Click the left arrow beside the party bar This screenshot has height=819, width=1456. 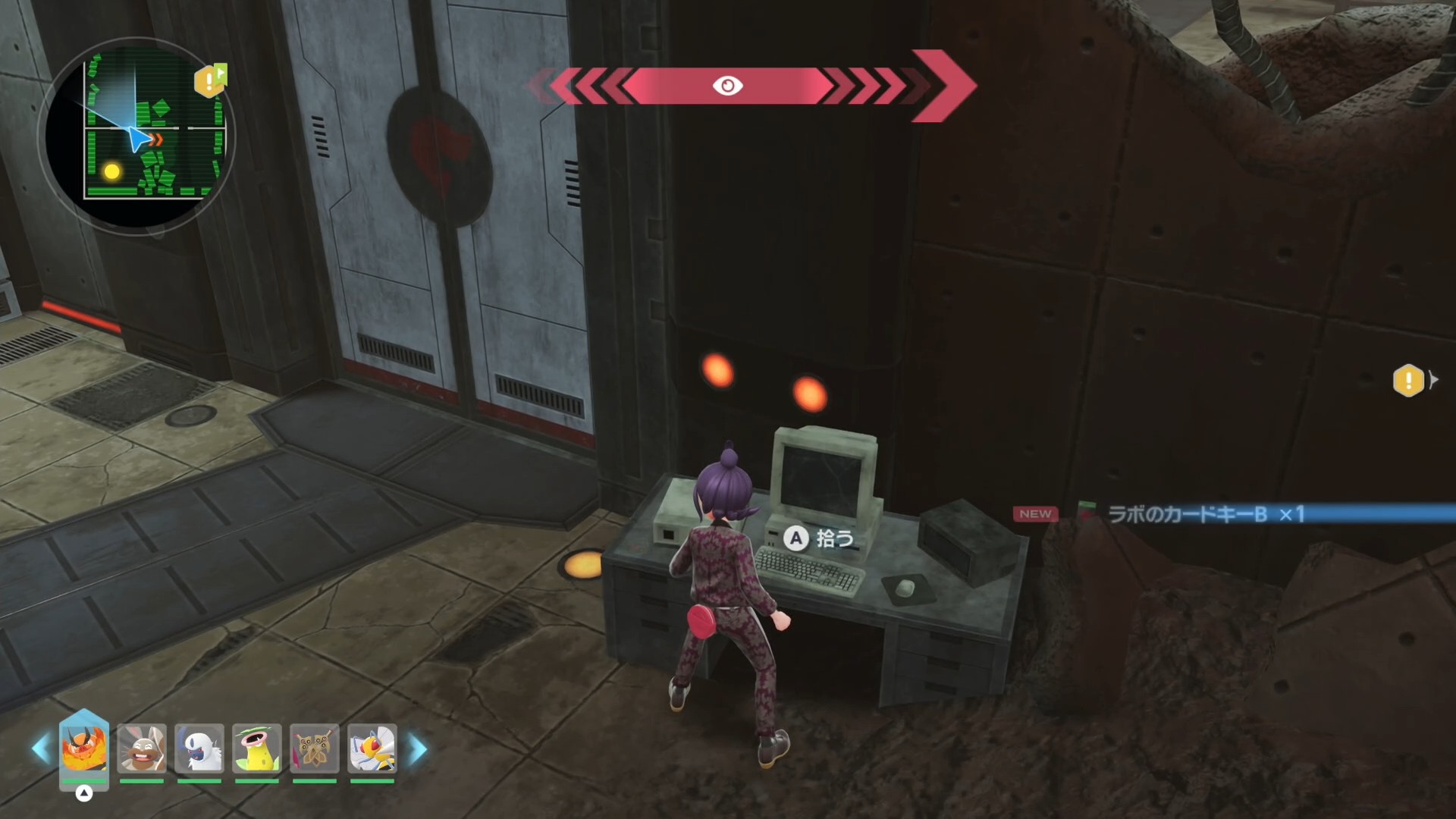40,749
